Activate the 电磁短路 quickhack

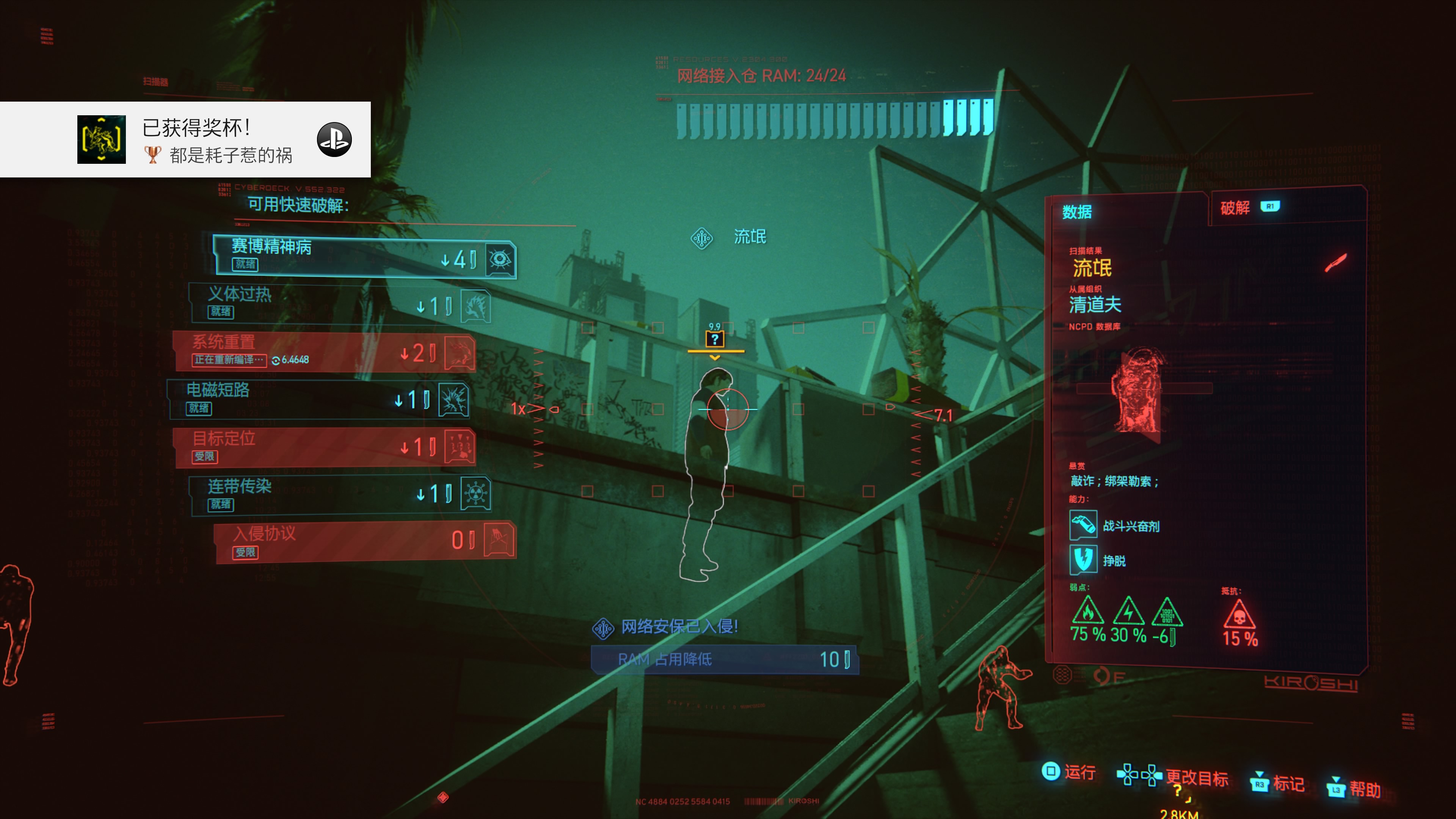318,400
